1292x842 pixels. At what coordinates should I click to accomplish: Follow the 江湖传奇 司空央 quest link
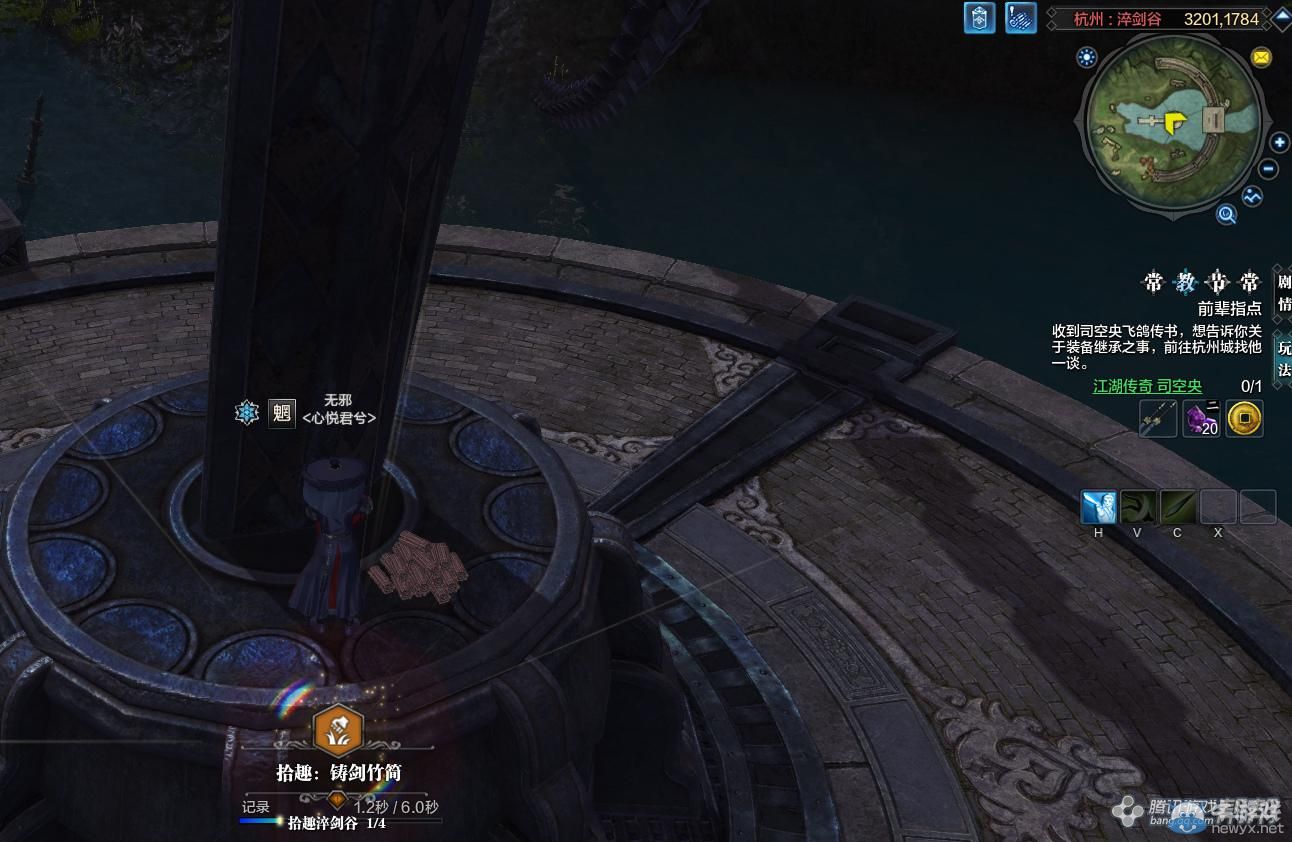pyautogui.click(x=1147, y=386)
